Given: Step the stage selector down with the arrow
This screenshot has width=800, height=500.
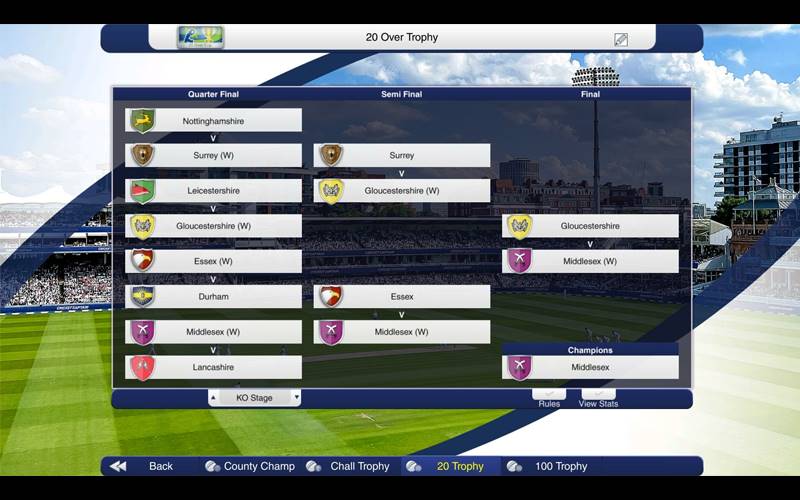Looking at the screenshot, I should click(296, 398).
